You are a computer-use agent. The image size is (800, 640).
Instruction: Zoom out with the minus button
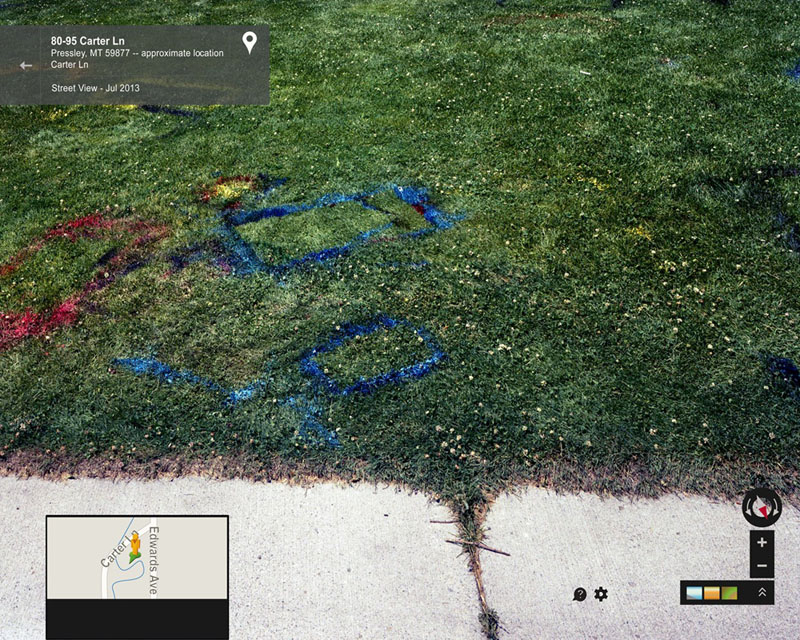[762, 566]
